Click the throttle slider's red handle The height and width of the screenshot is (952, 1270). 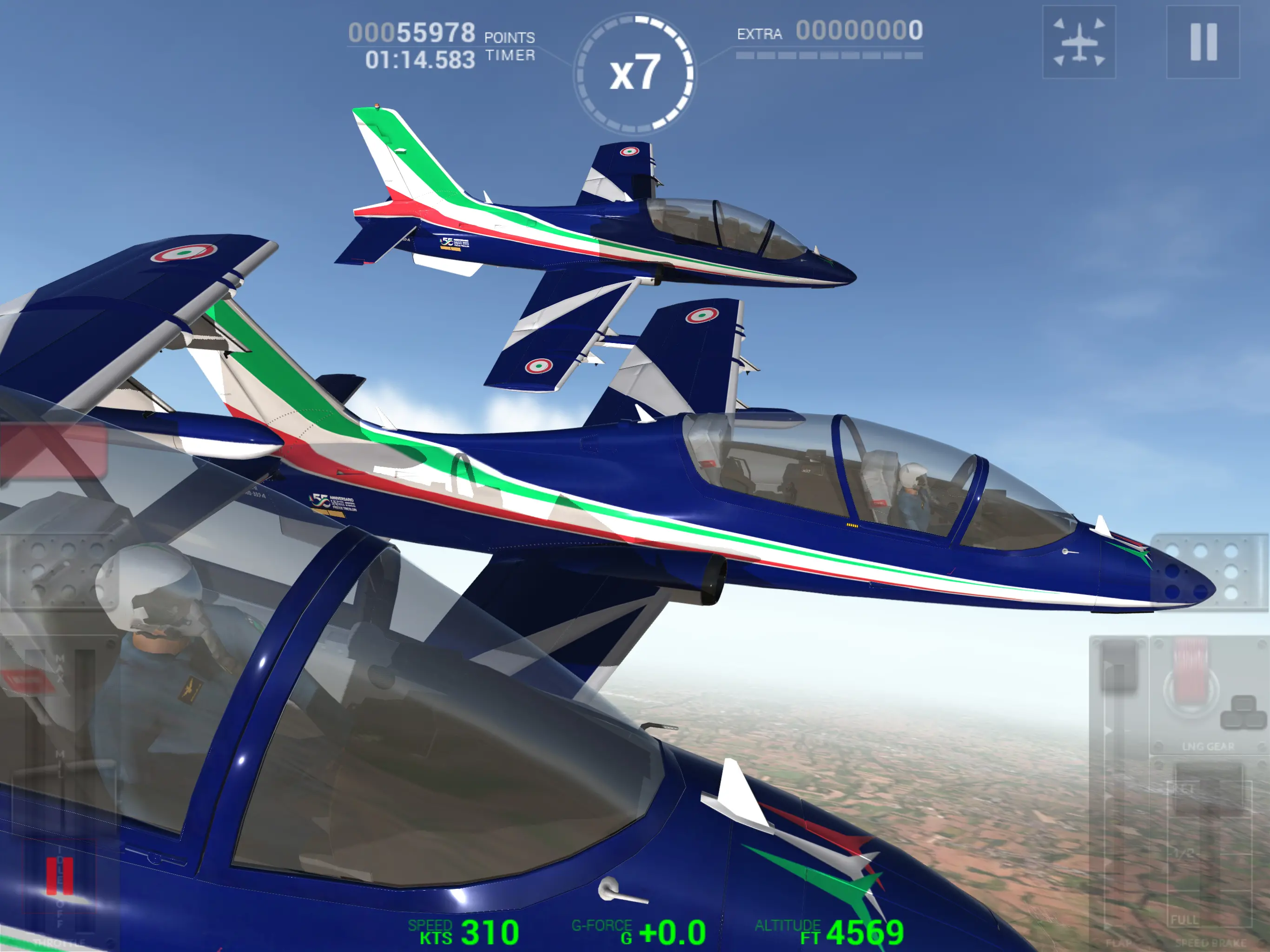(60, 876)
